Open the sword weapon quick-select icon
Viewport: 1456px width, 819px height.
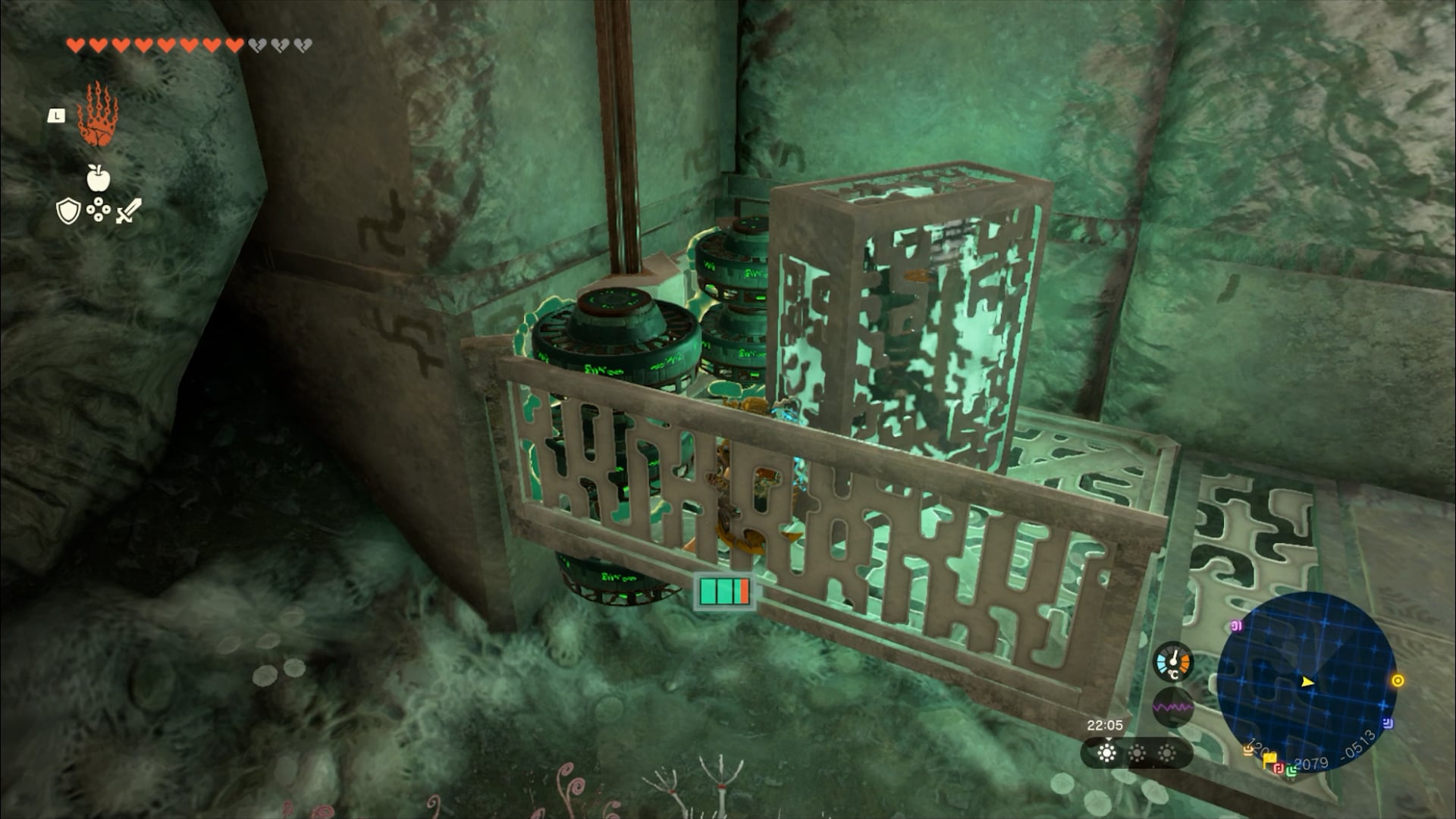point(128,210)
